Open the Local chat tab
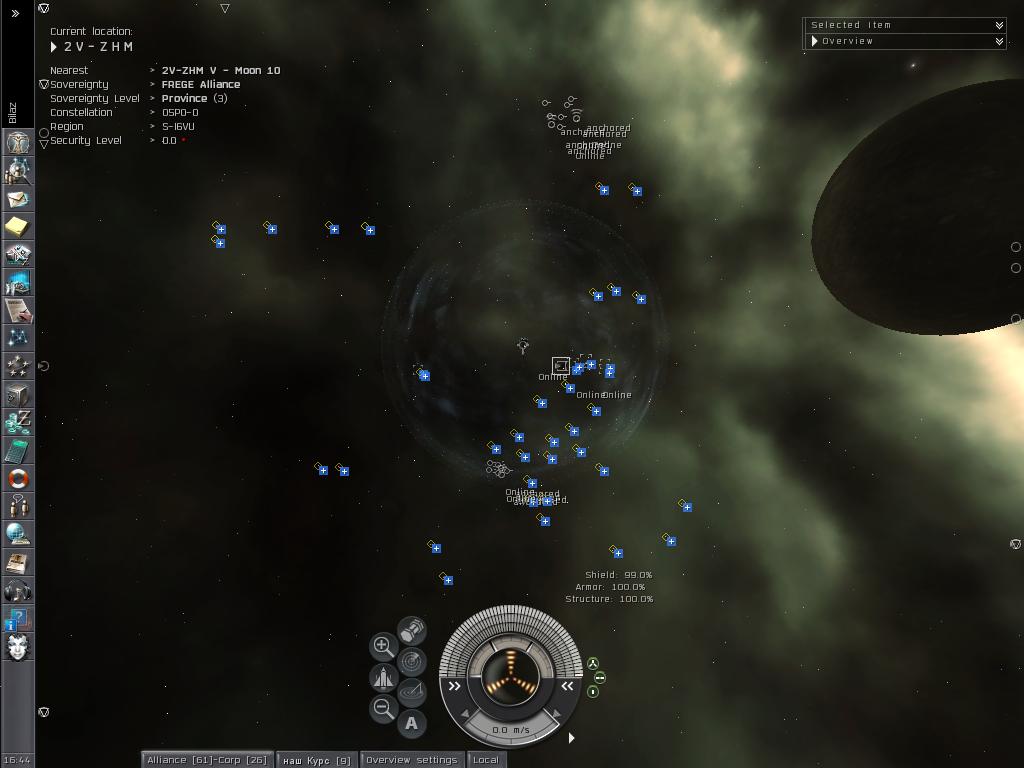This screenshot has height=768, width=1024. (x=486, y=760)
